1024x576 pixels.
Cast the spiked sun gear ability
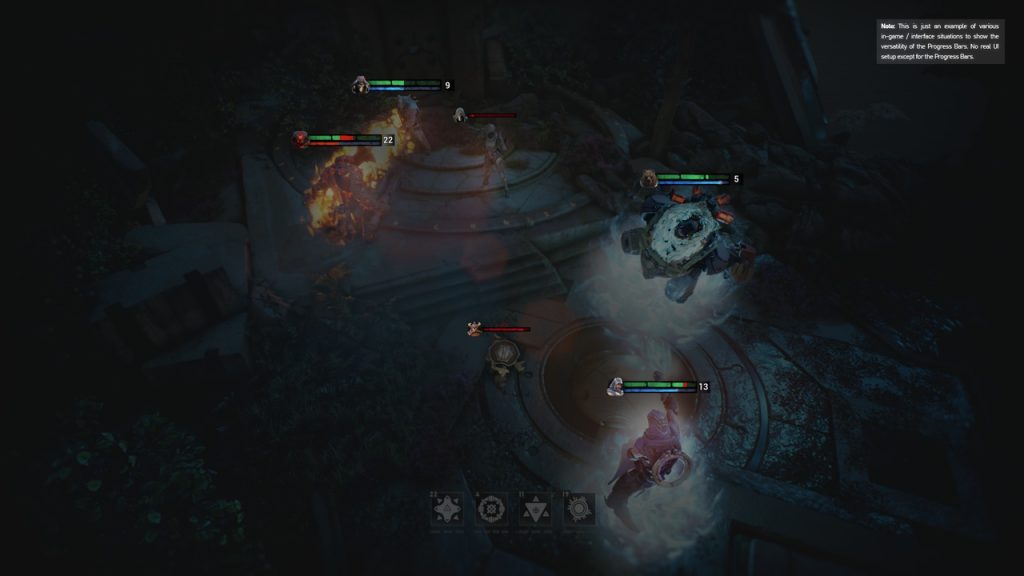(579, 509)
